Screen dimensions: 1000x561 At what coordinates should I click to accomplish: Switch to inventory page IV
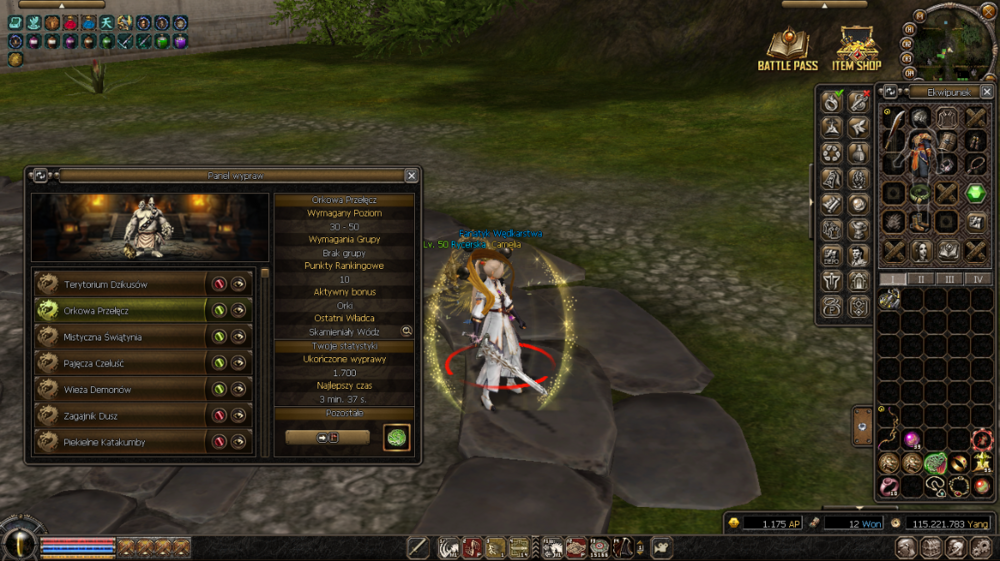point(979,279)
